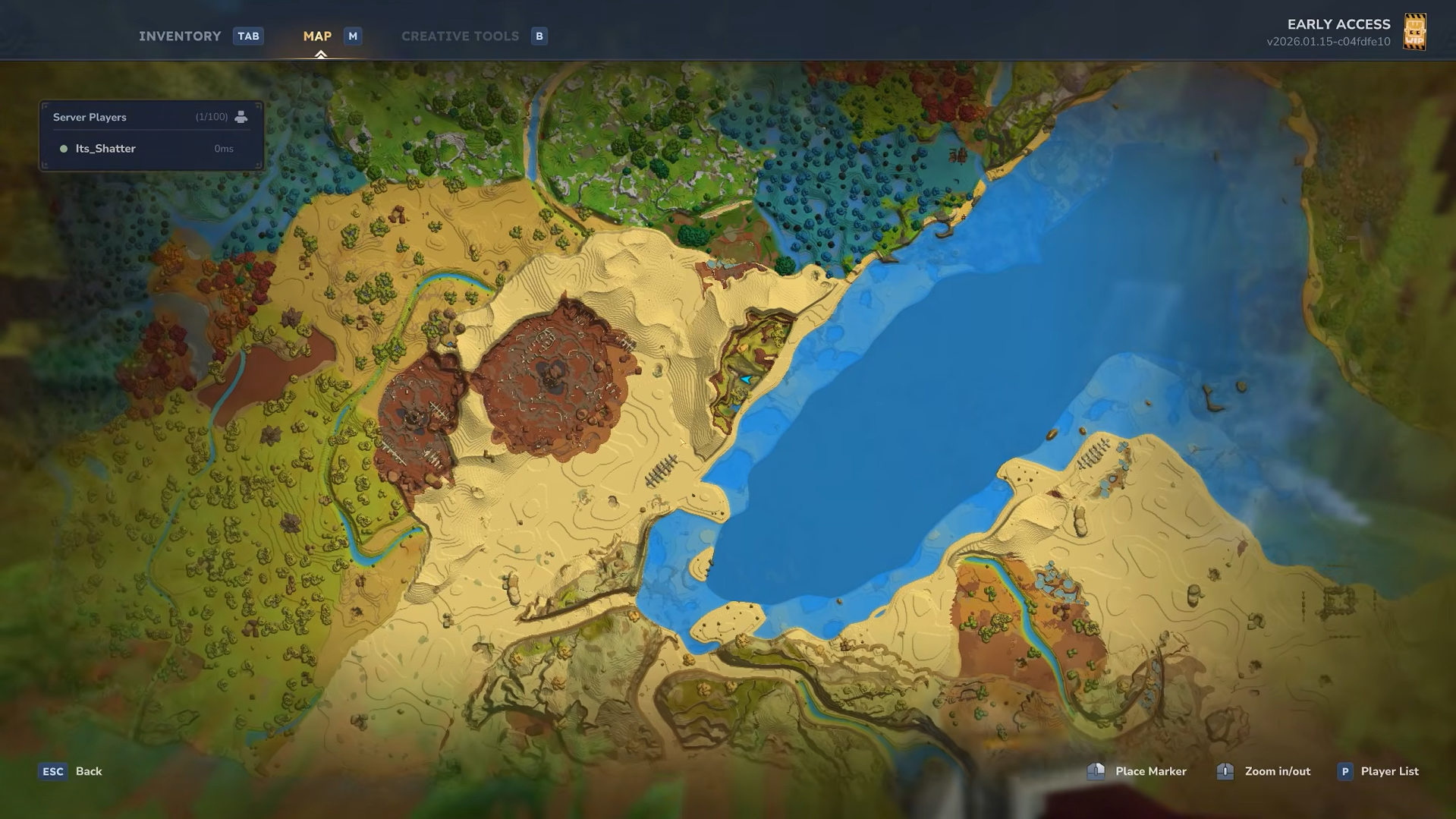Click the Place Marker mouse icon
The image size is (1456, 819).
tap(1096, 770)
